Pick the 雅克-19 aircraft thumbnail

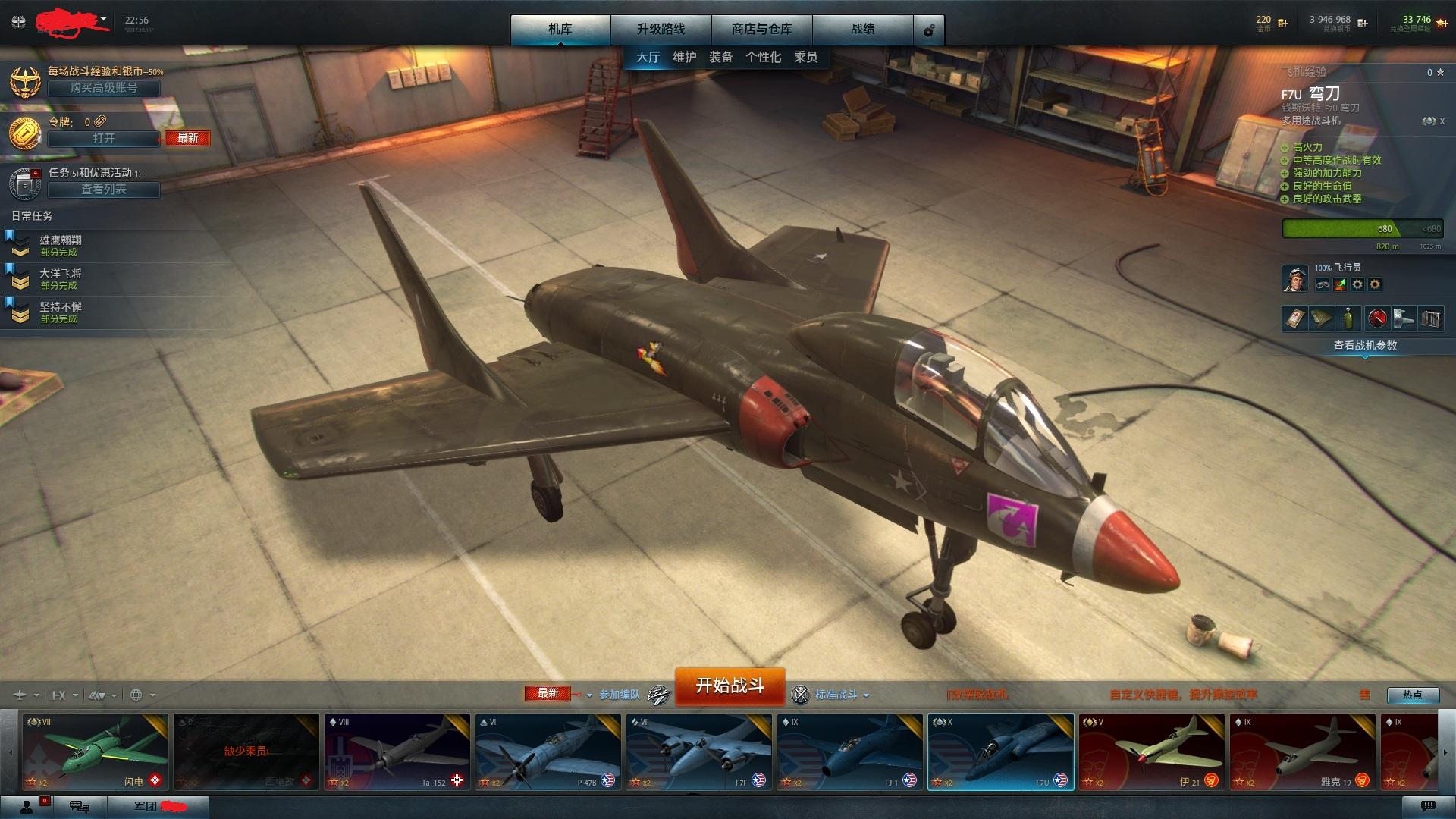point(1302,752)
